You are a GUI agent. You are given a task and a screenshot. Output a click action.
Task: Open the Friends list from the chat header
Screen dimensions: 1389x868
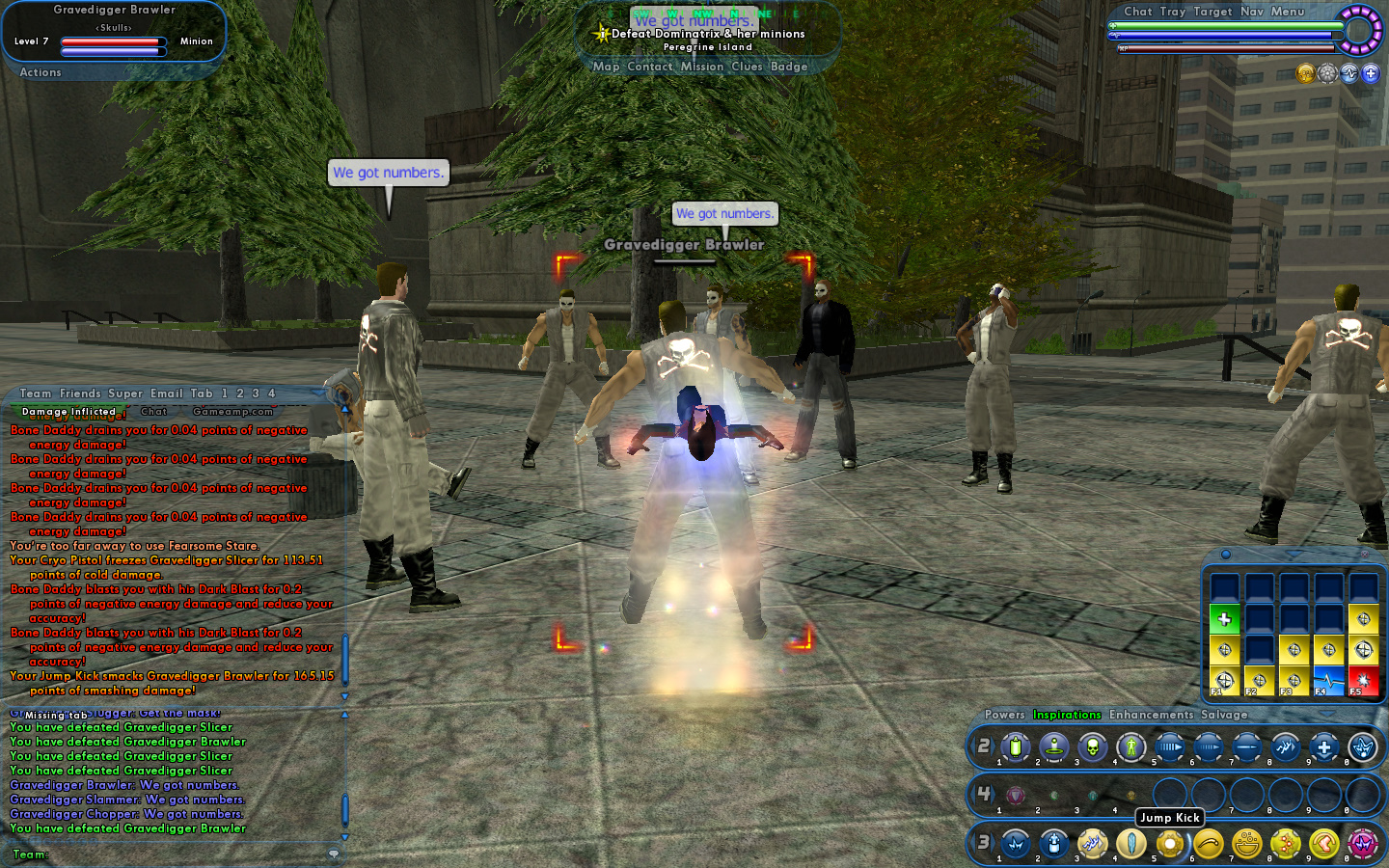[x=80, y=393]
